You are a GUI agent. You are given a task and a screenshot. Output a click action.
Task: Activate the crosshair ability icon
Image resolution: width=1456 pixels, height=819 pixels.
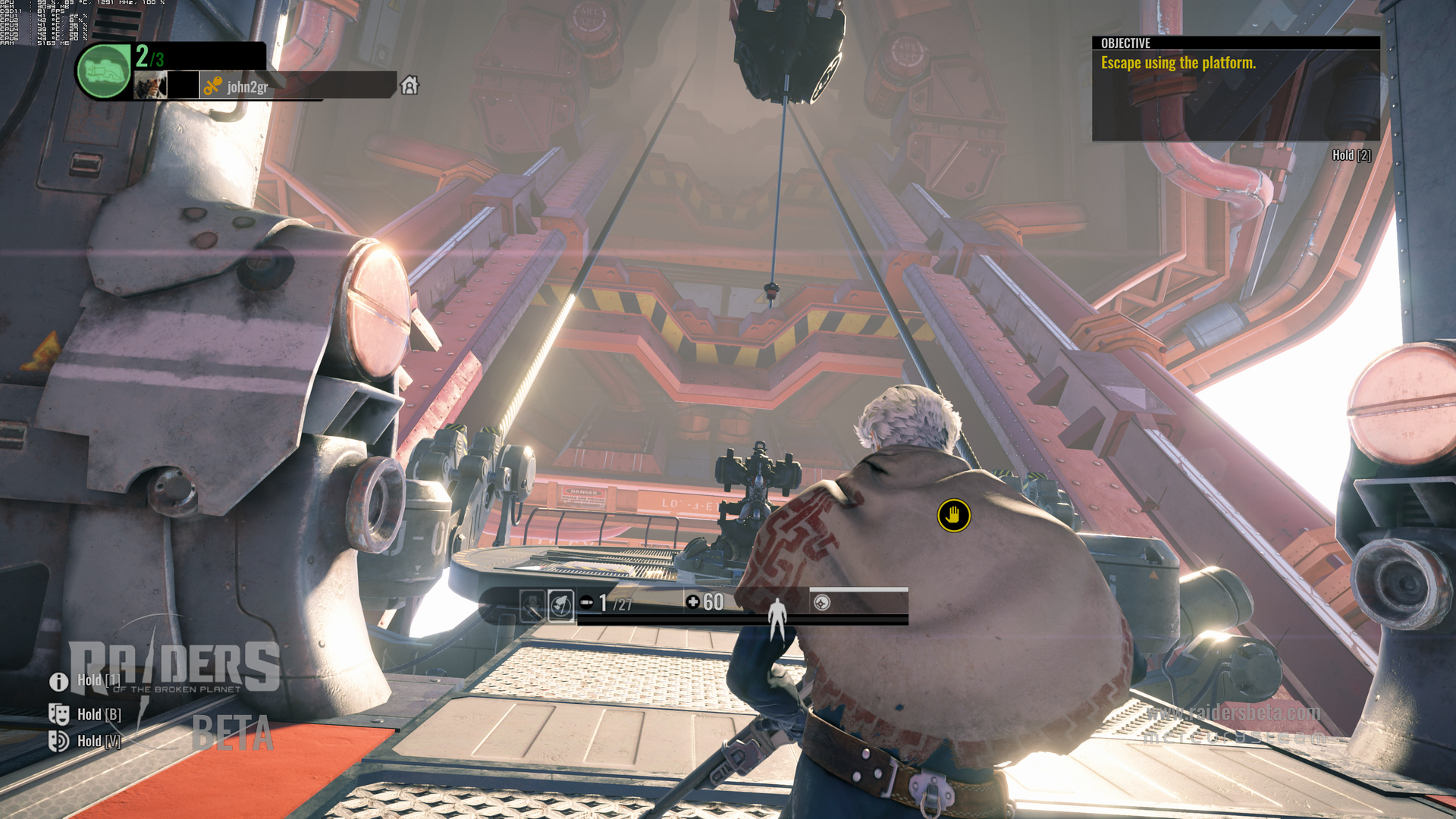click(822, 602)
